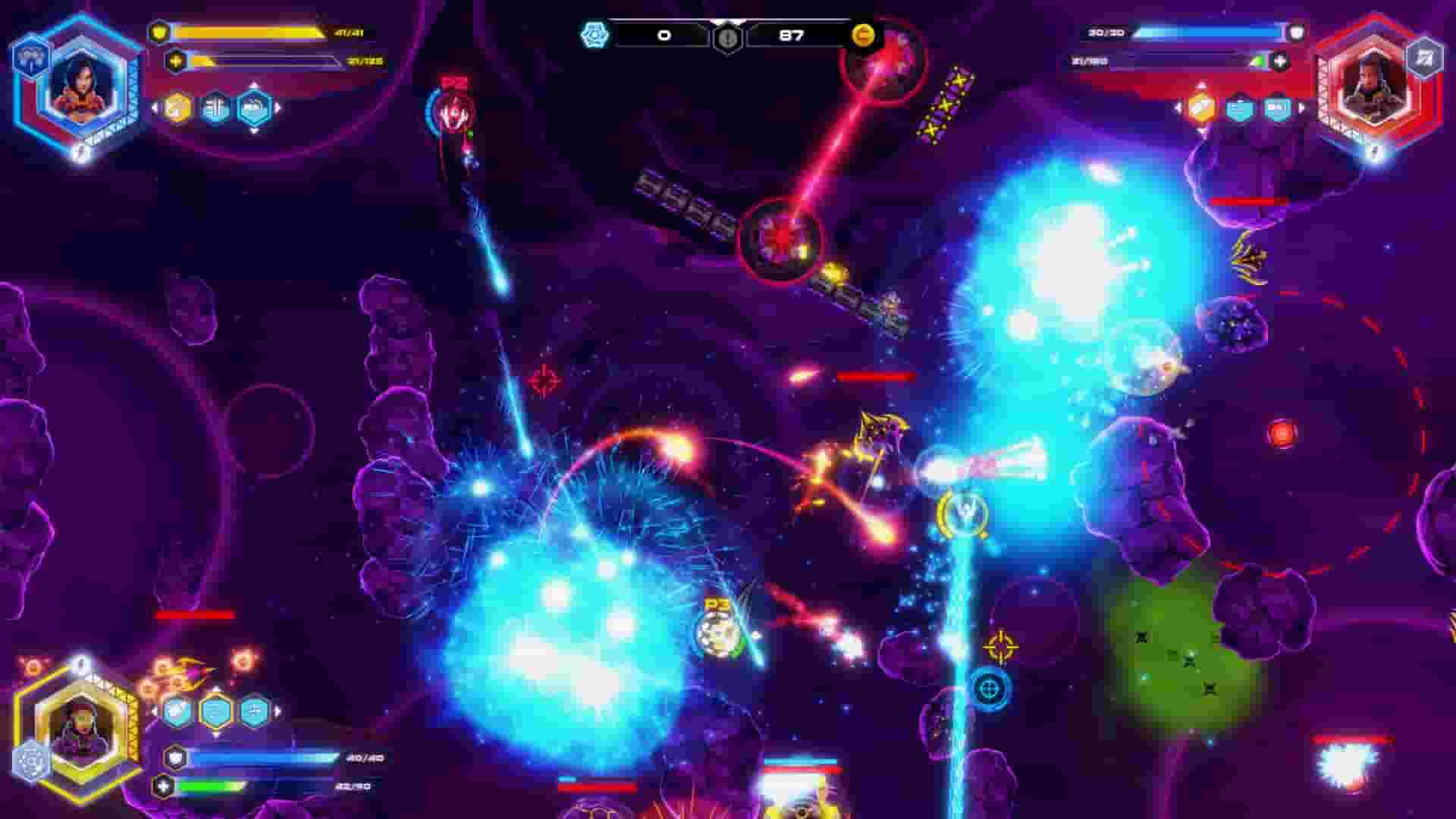Select the golden weapon hexagon in P2's top-right loadout
This screenshot has width=1456, height=819.
click(1201, 109)
